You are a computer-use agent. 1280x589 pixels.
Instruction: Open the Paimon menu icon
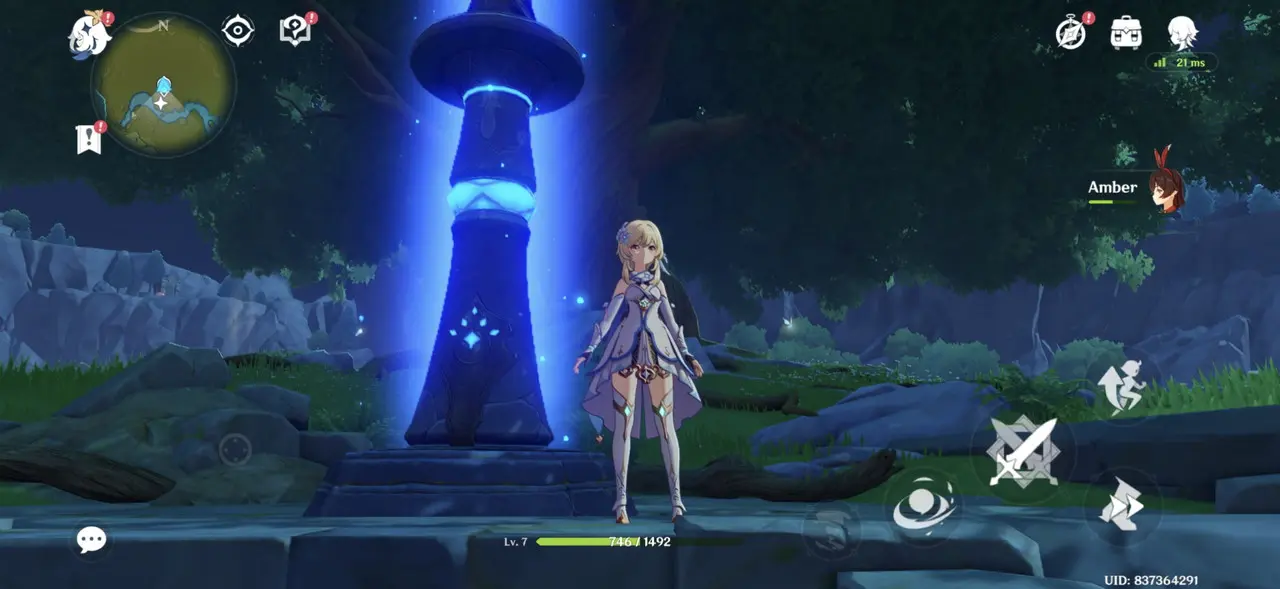[90, 35]
